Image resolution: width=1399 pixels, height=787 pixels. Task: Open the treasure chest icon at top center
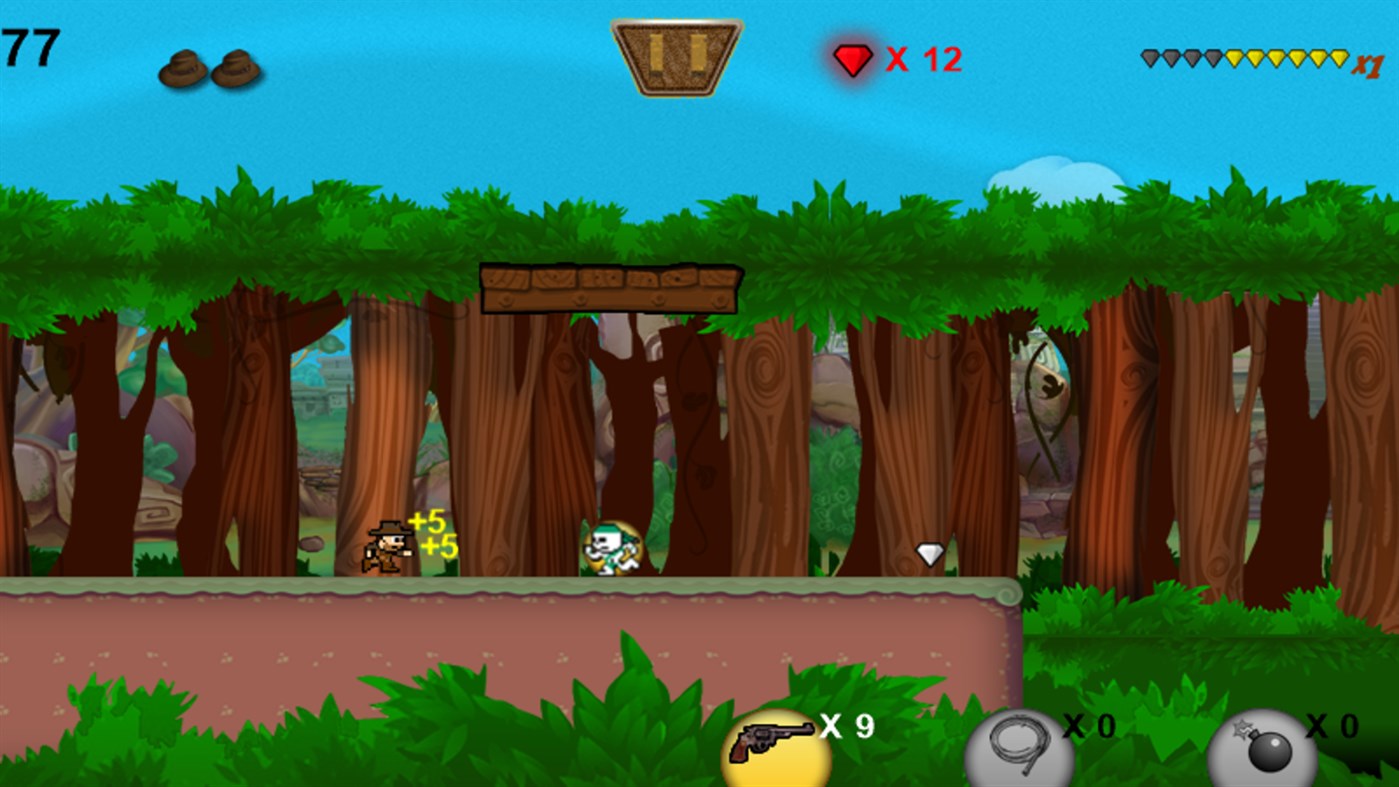(676, 58)
